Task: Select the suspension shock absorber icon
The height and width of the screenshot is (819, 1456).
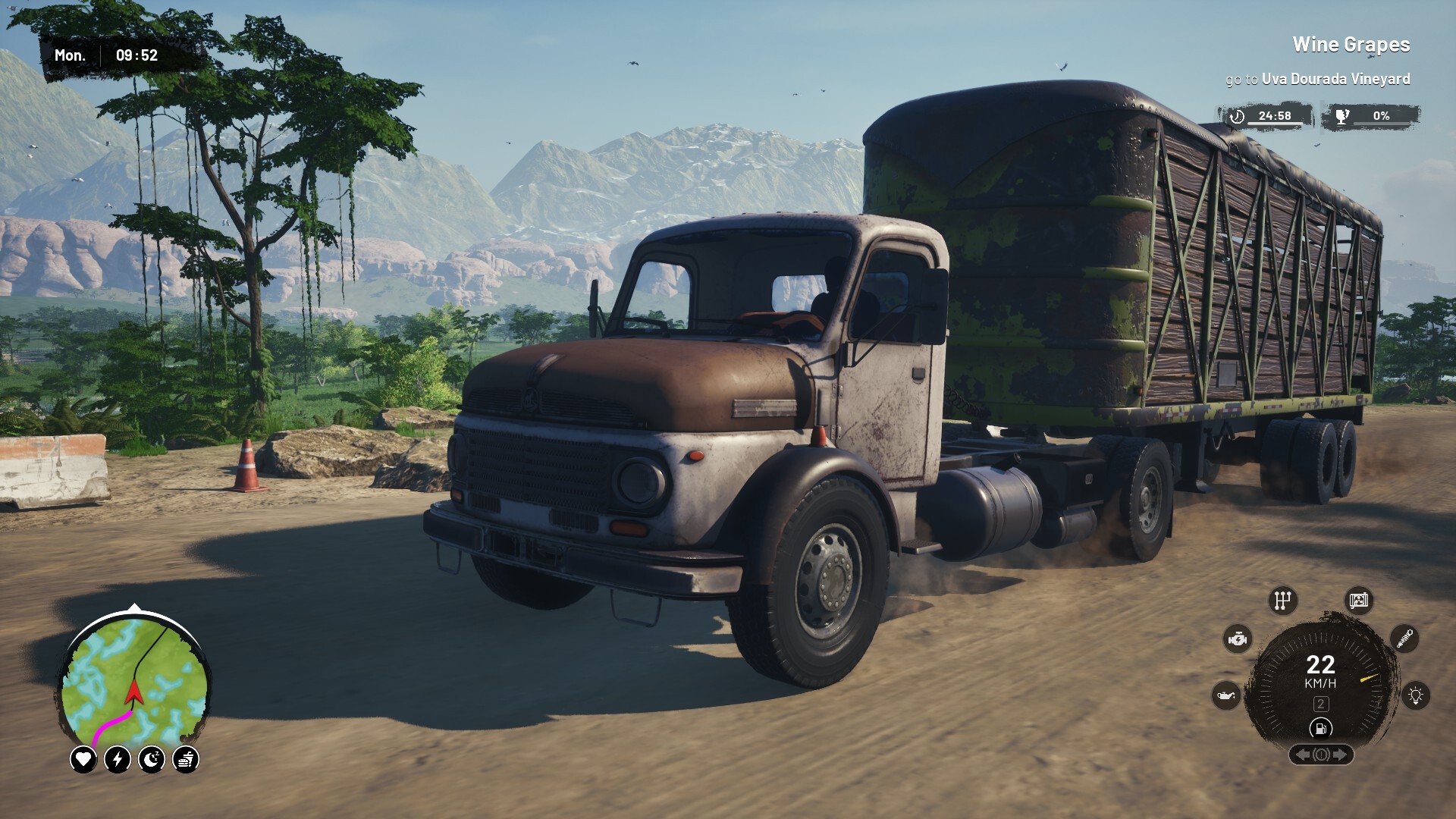Action: (1404, 639)
